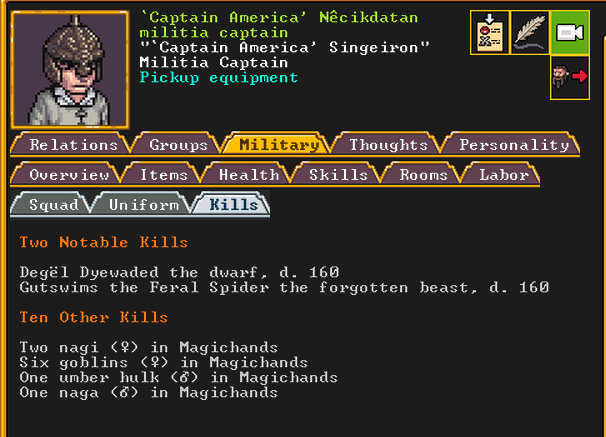This screenshot has width=606, height=437.
Task: Toggle the green camera follow button
Action: (x=569, y=32)
